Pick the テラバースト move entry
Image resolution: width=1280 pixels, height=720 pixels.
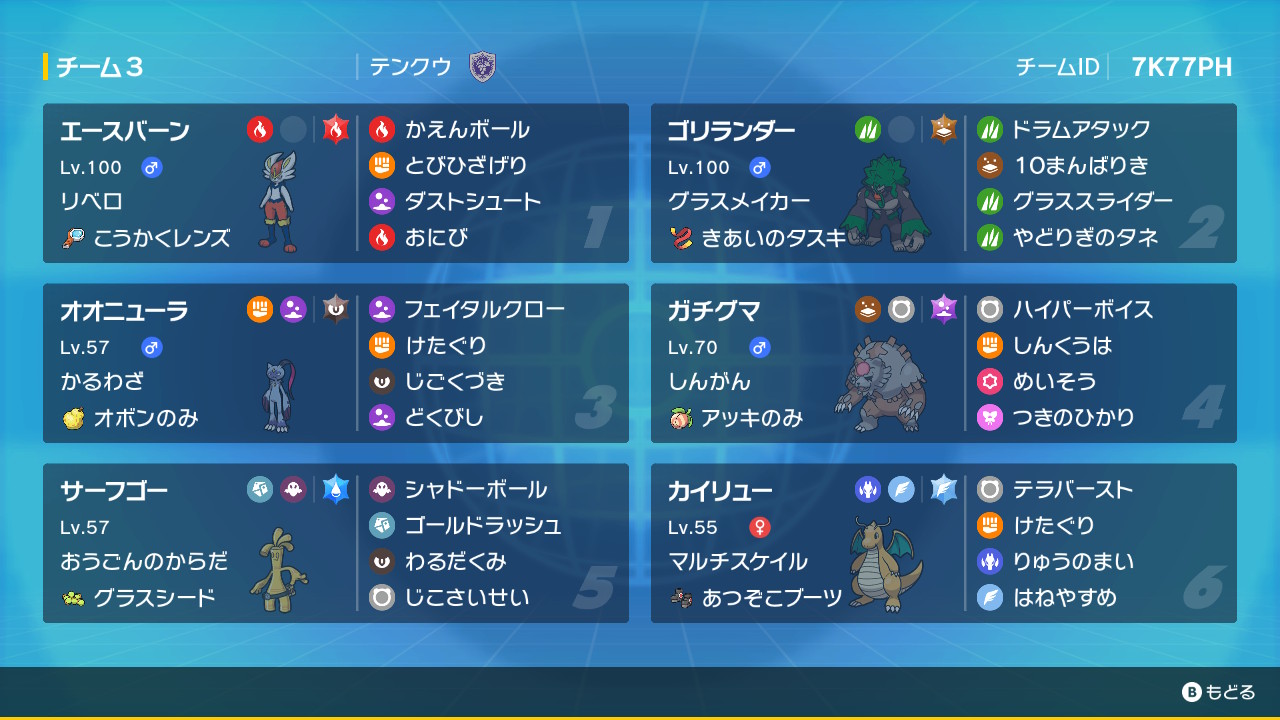click(x=1072, y=489)
